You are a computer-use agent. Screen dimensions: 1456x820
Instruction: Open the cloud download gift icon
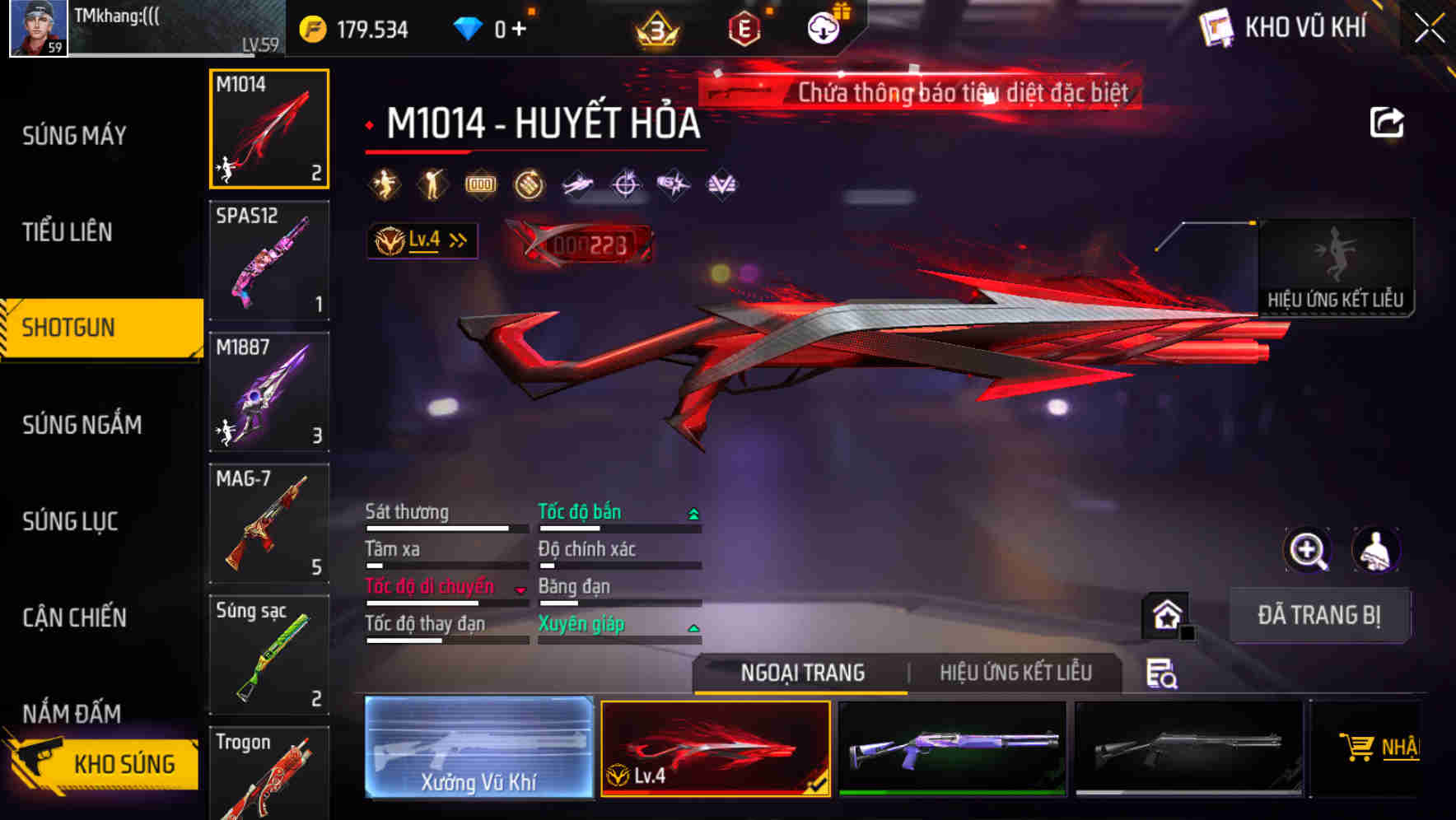[x=824, y=26]
